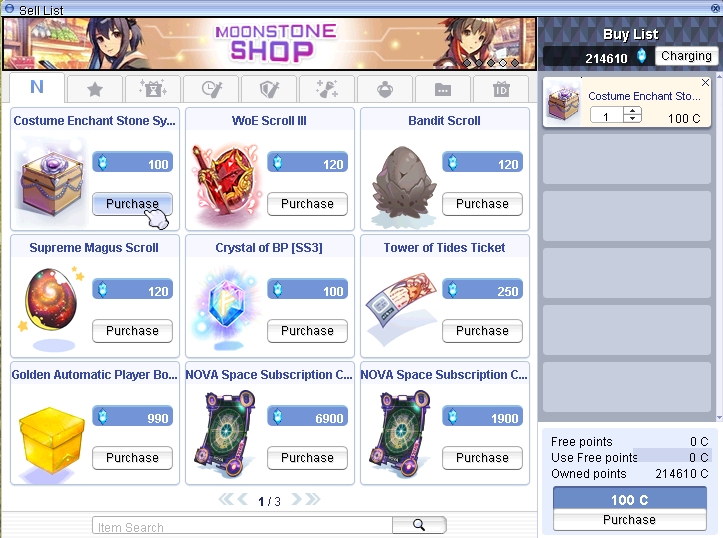Click the Charging button
This screenshot has width=723, height=538.
pyautogui.click(x=686, y=56)
